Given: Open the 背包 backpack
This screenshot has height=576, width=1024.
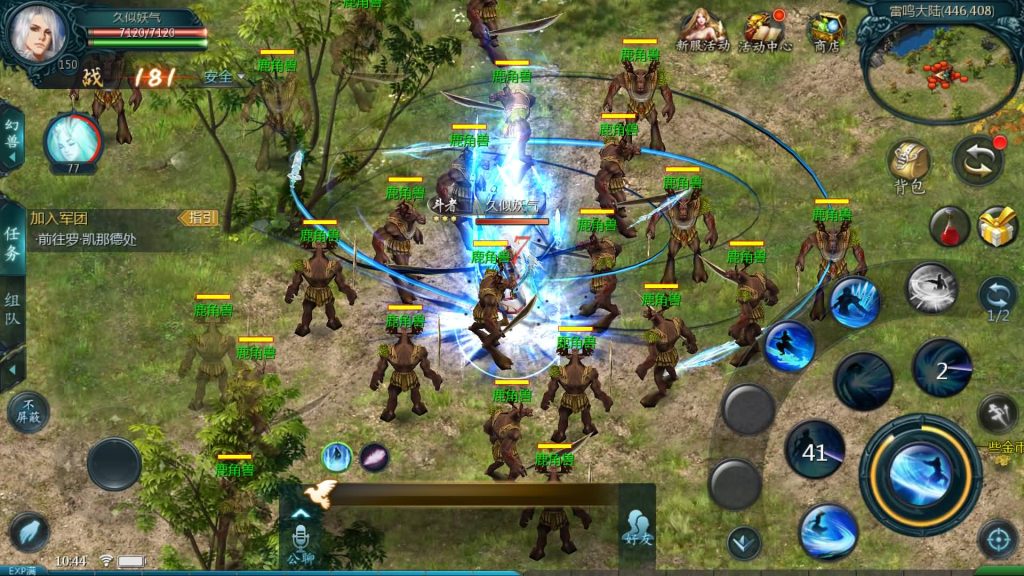Looking at the screenshot, I should pyautogui.click(x=909, y=164).
